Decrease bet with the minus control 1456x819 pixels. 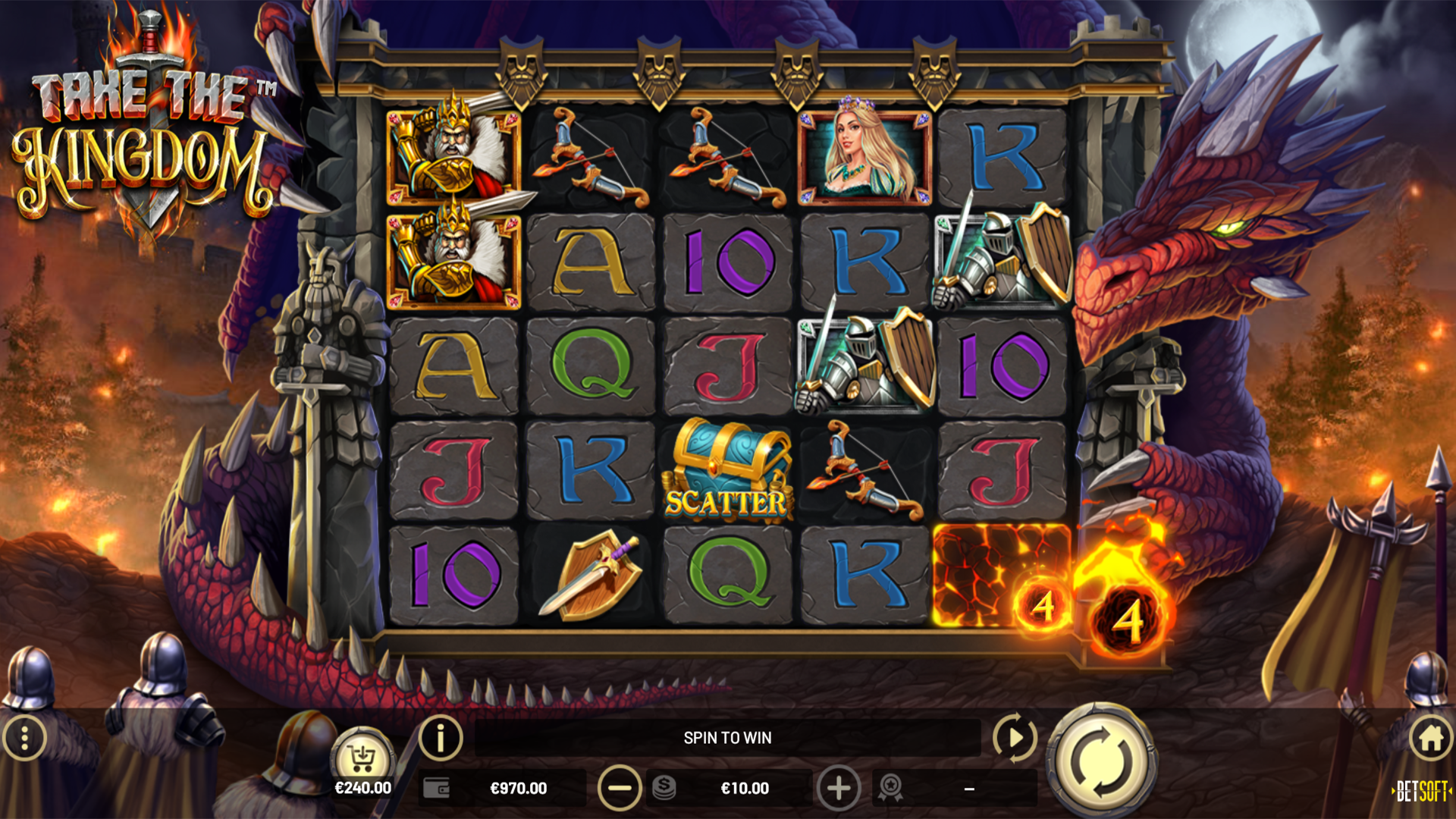pos(620,788)
